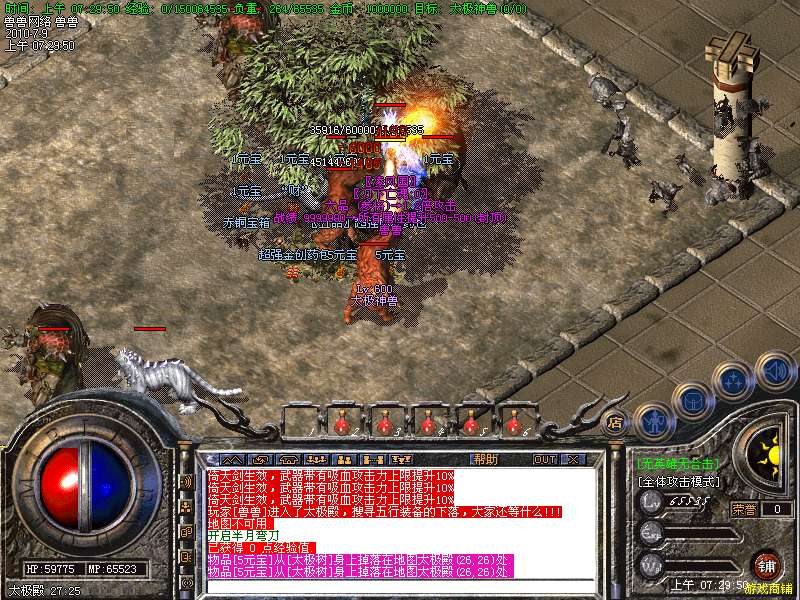
Task: Use the potion in belt slot 3
Action: pos(385,423)
